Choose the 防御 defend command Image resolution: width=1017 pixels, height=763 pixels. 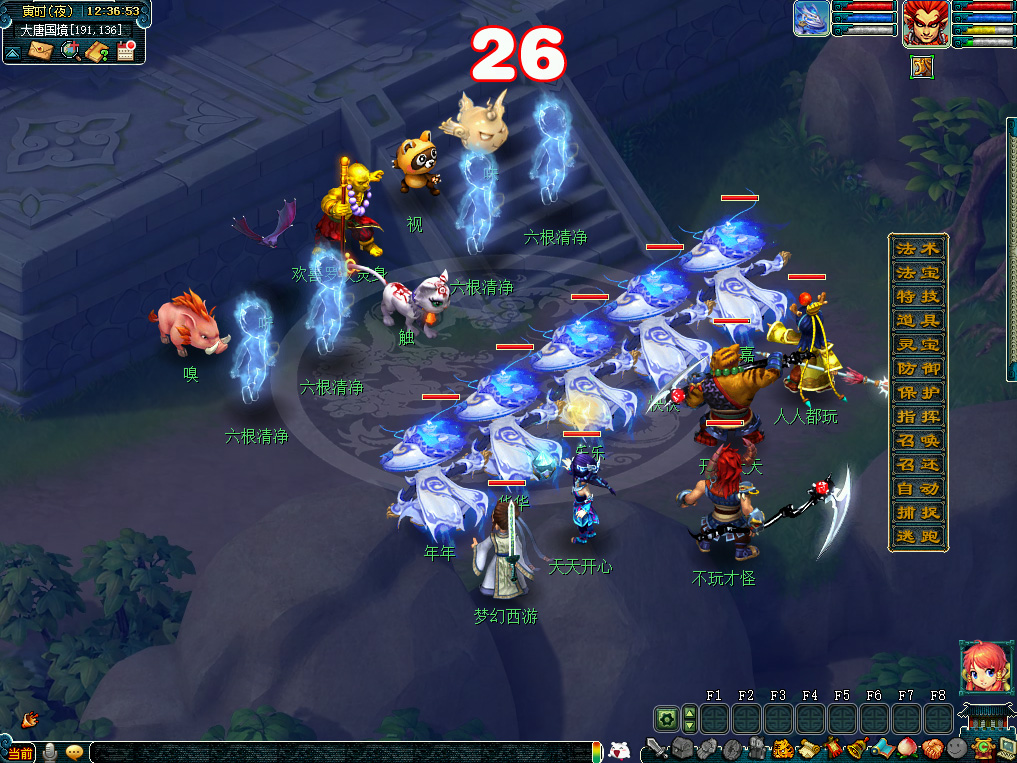[917, 368]
